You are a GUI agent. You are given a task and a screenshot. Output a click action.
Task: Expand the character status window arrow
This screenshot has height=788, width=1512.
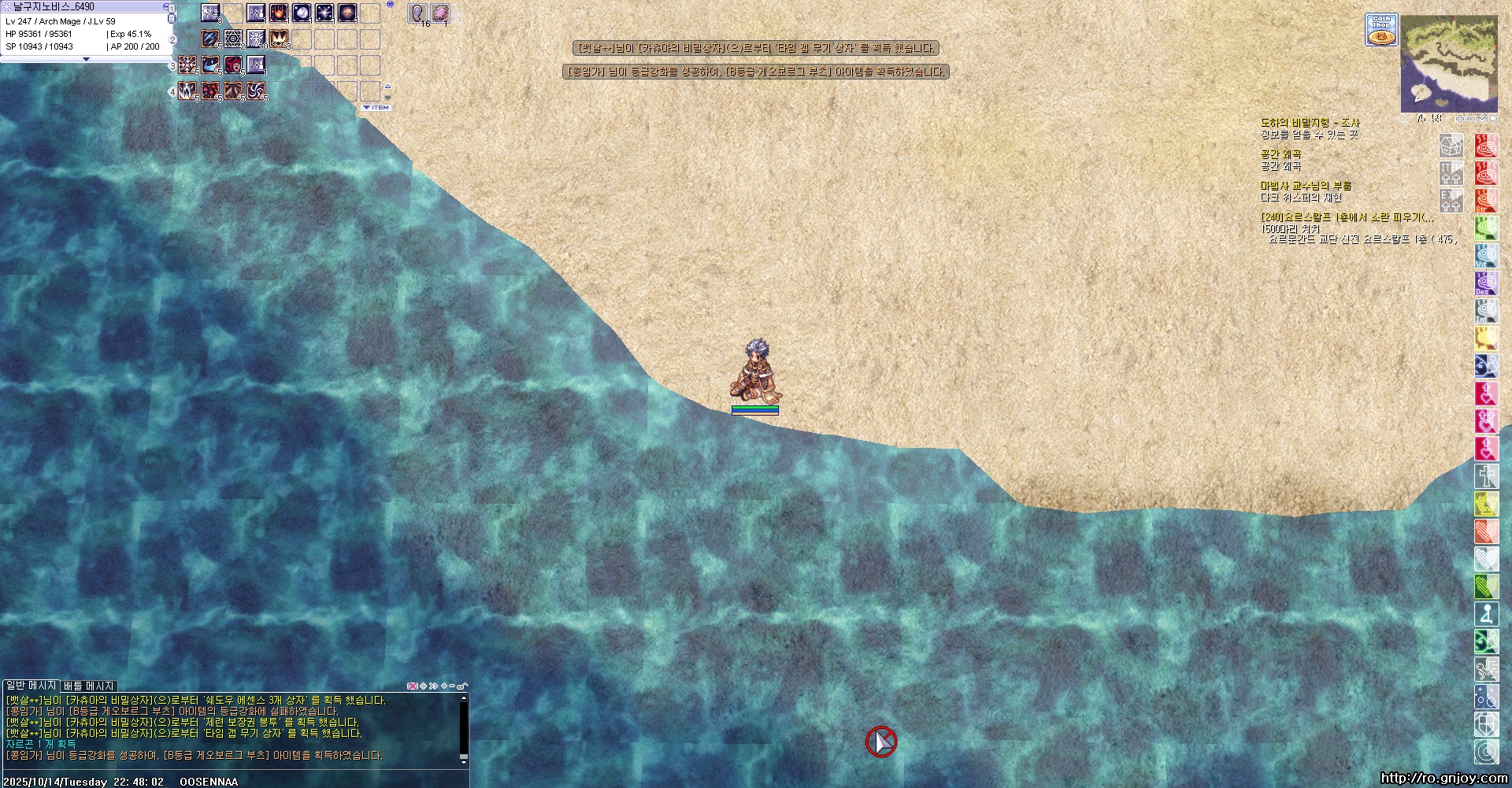coord(86,59)
